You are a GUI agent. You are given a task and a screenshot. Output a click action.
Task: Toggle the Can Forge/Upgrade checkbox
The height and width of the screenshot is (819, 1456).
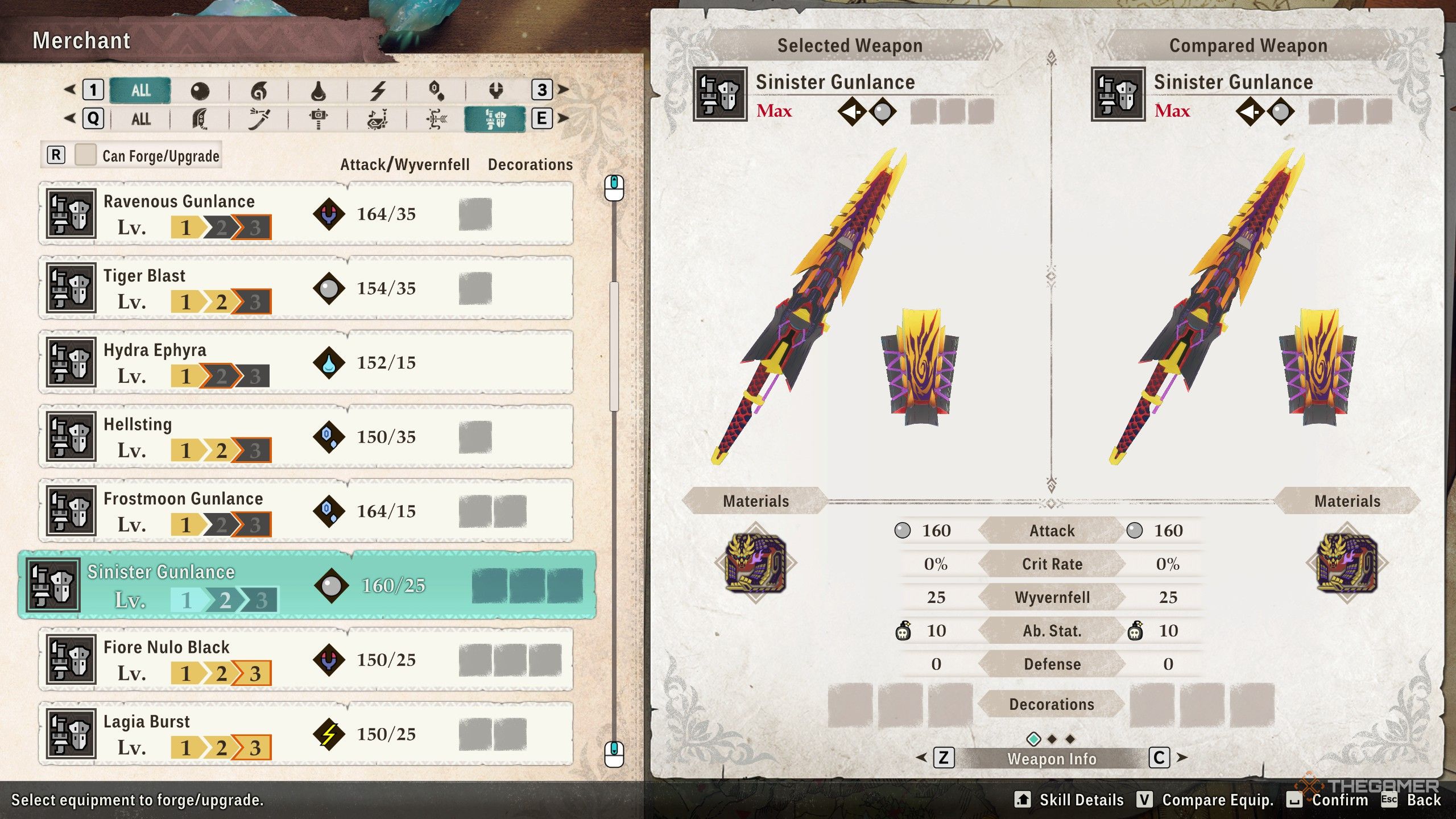click(x=86, y=155)
